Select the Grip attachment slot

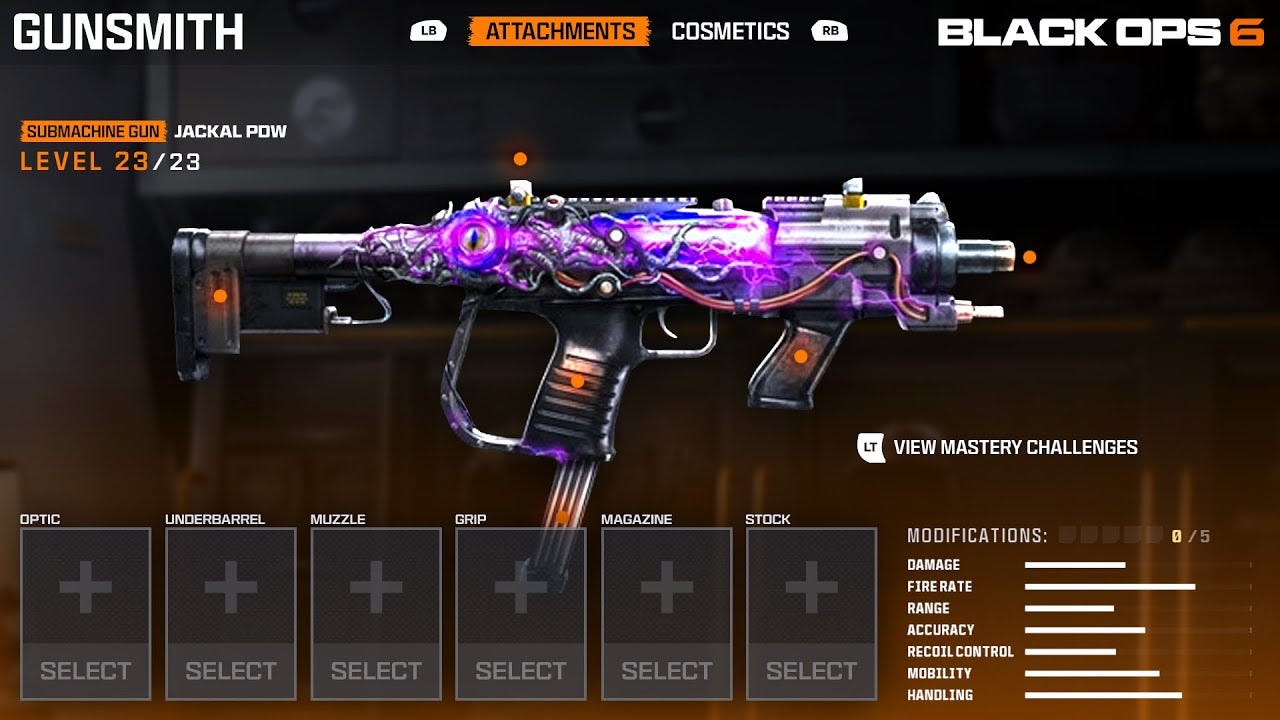click(521, 613)
